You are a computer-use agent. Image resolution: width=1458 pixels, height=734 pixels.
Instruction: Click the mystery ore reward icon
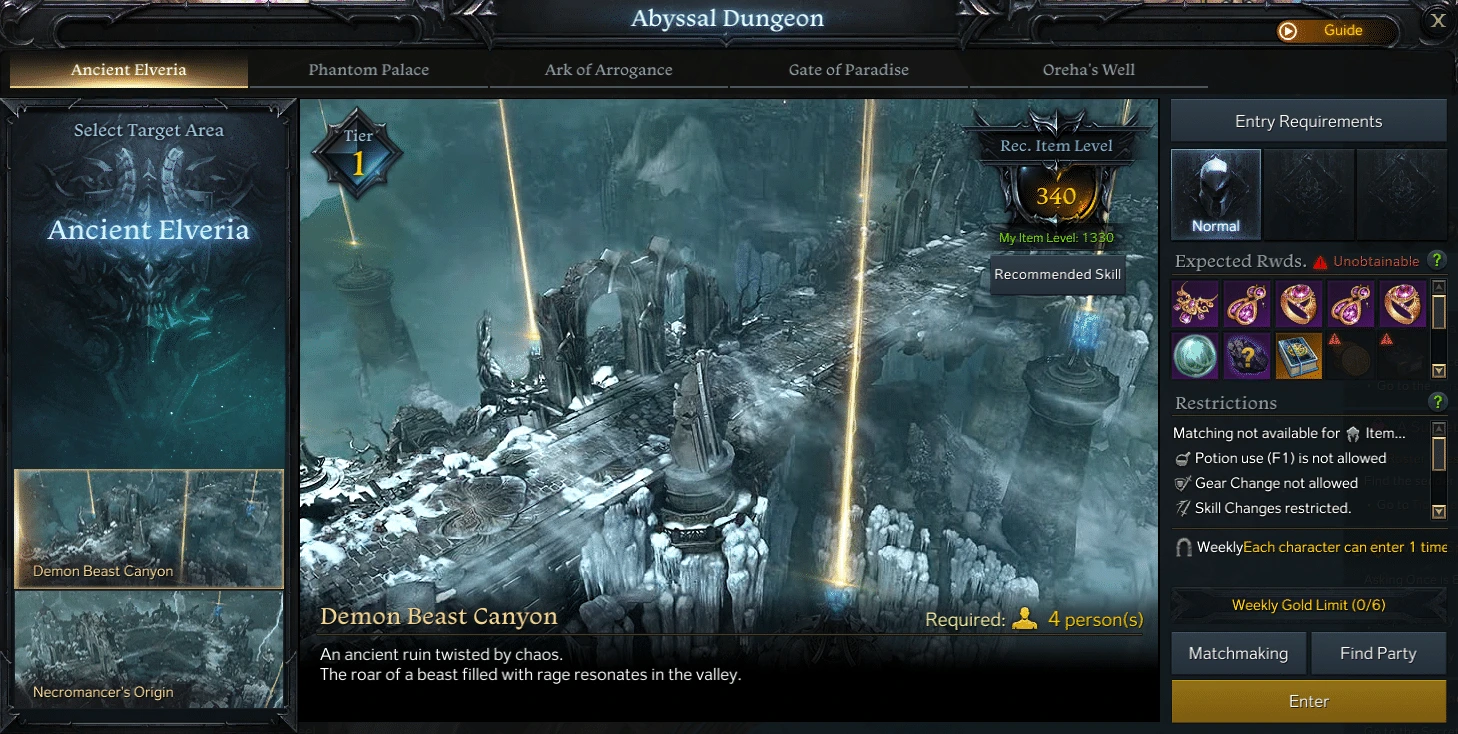click(1249, 355)
